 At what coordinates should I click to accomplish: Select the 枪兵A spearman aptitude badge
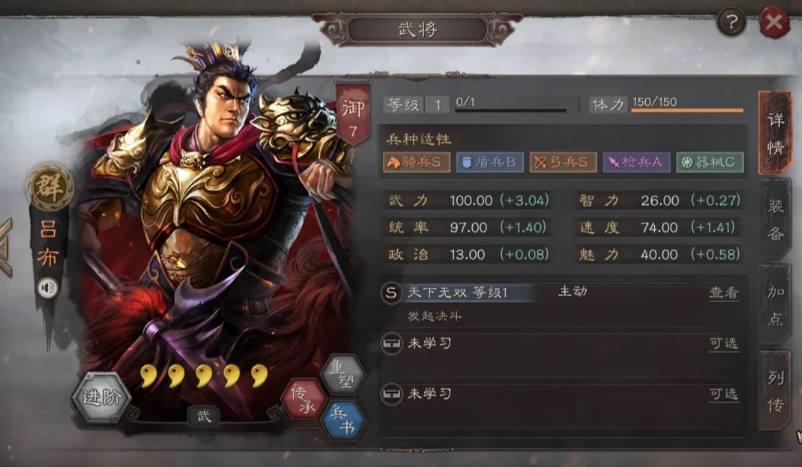tap(636, 162)
